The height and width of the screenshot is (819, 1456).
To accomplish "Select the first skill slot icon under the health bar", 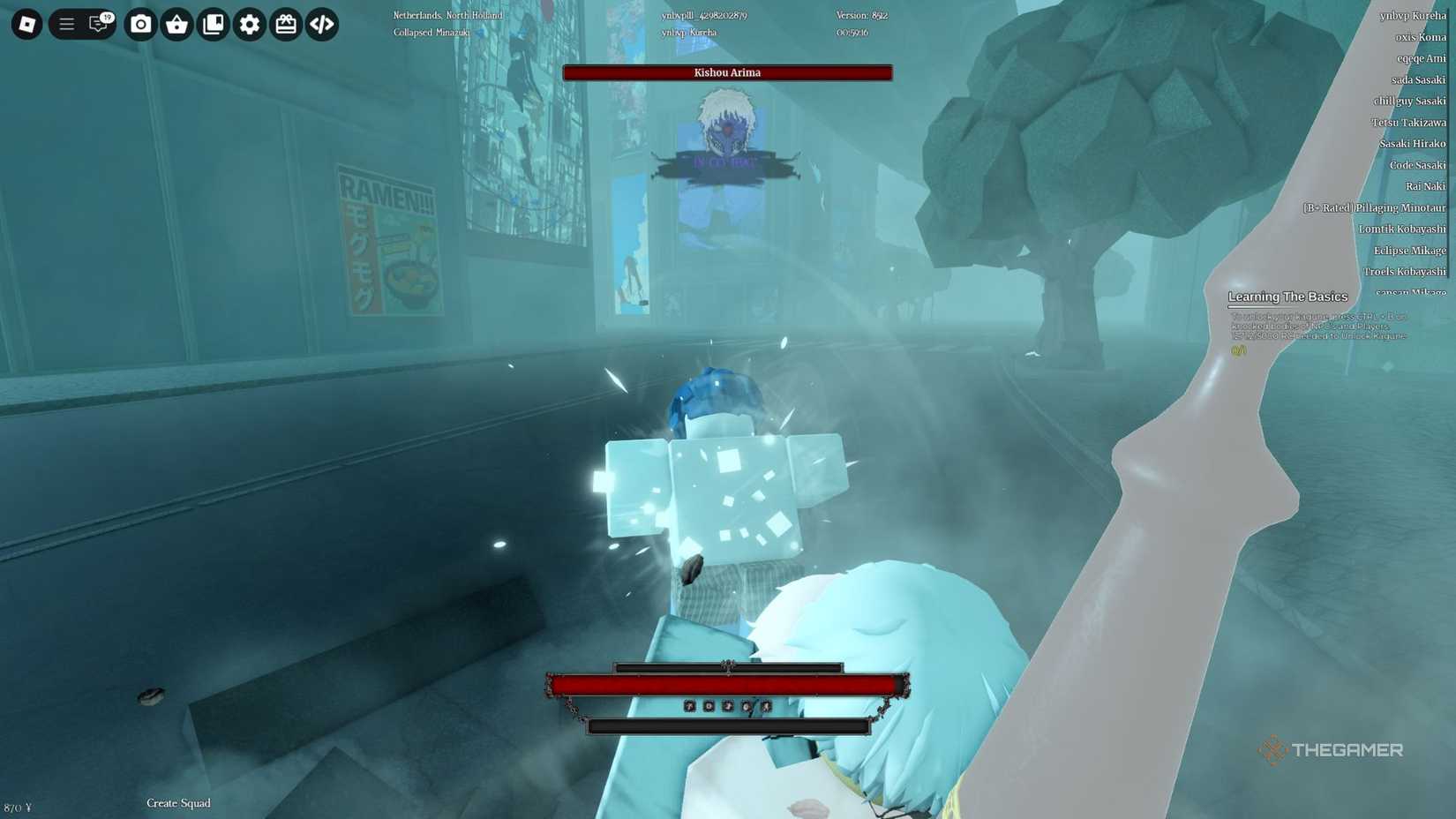I will [x=689, y=707].
